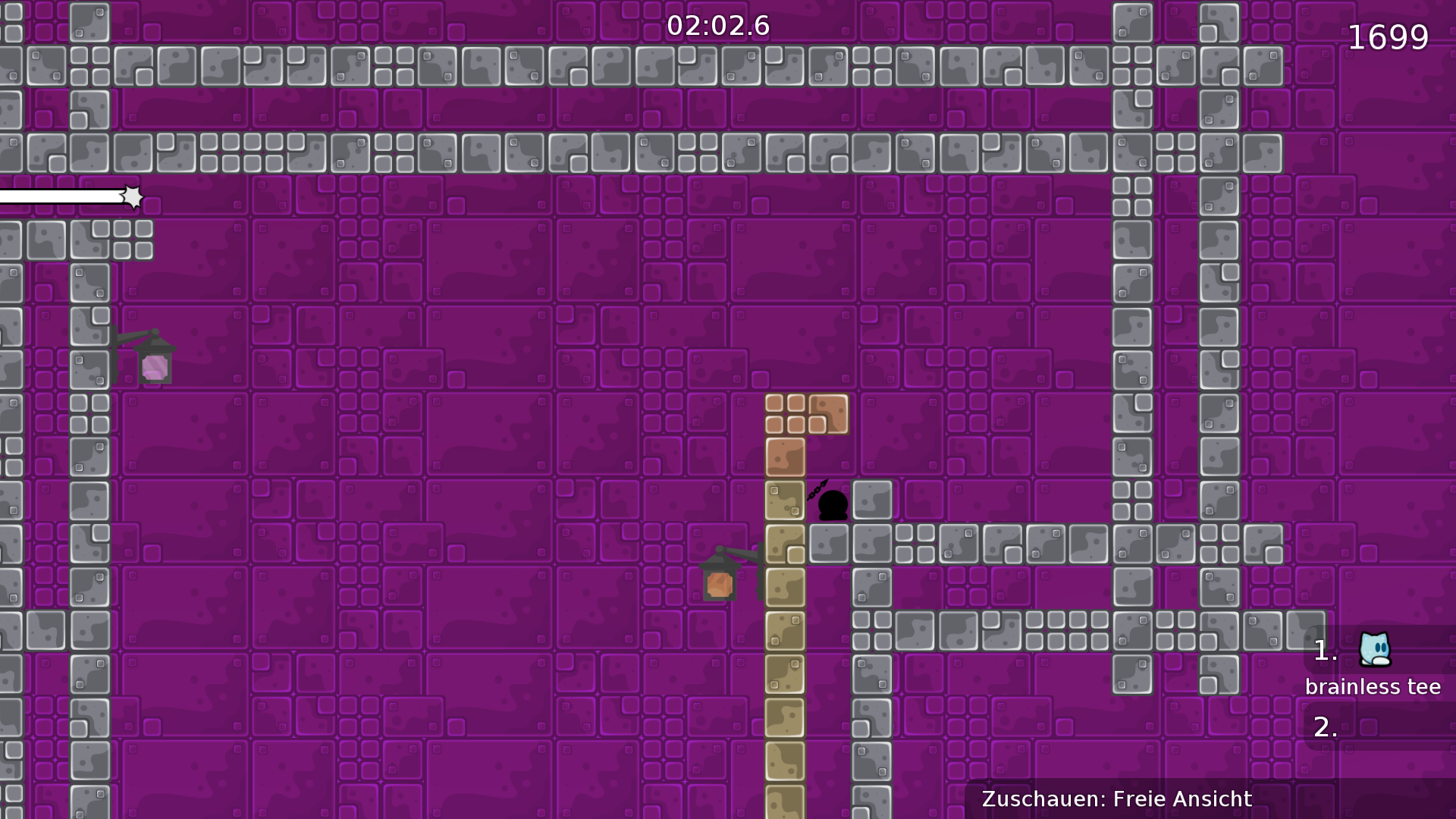Select brainless tee from the leaderboard
Viewport: 1456px width, 819px height.
click(x=1373, y=686)
